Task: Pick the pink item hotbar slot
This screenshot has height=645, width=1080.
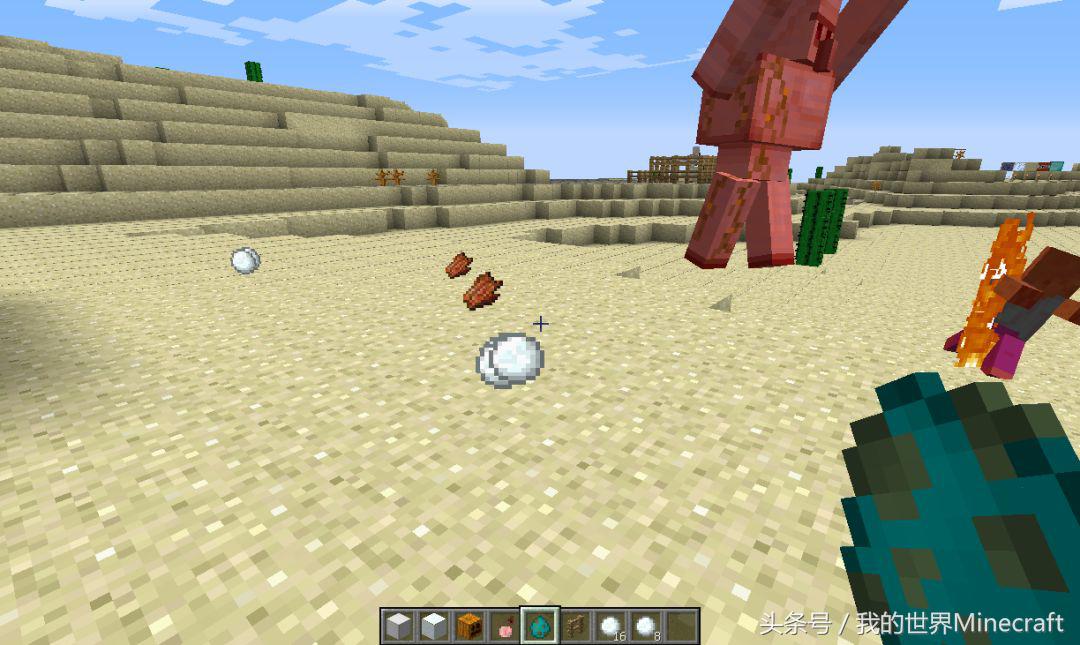Action: [505, 627]
